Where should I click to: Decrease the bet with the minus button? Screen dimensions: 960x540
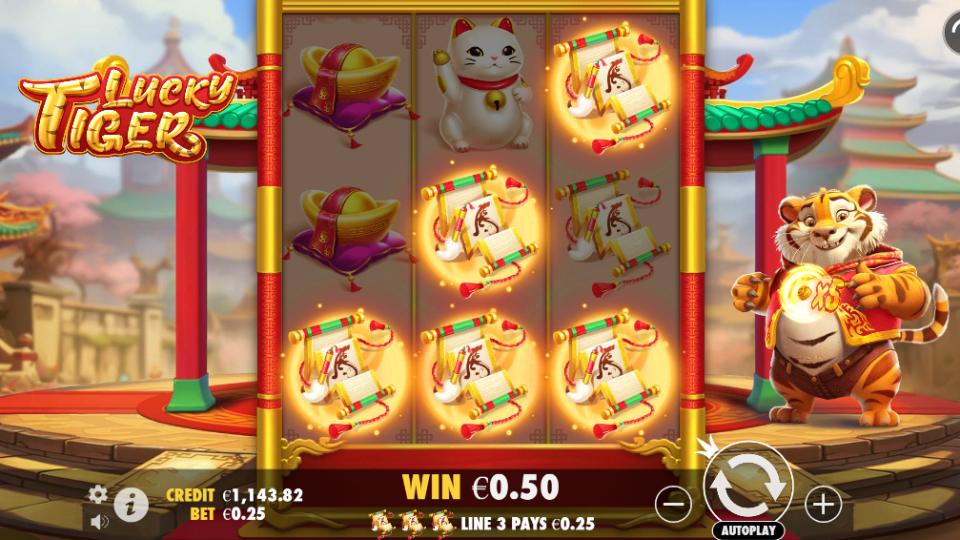point(675,504)
